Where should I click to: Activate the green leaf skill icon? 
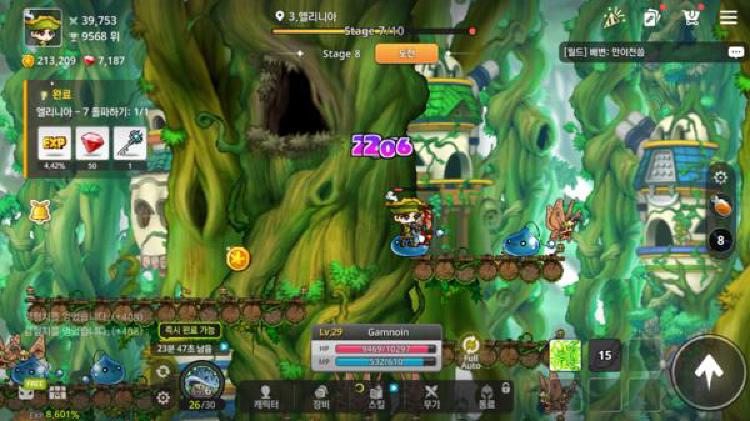(564, 355)
